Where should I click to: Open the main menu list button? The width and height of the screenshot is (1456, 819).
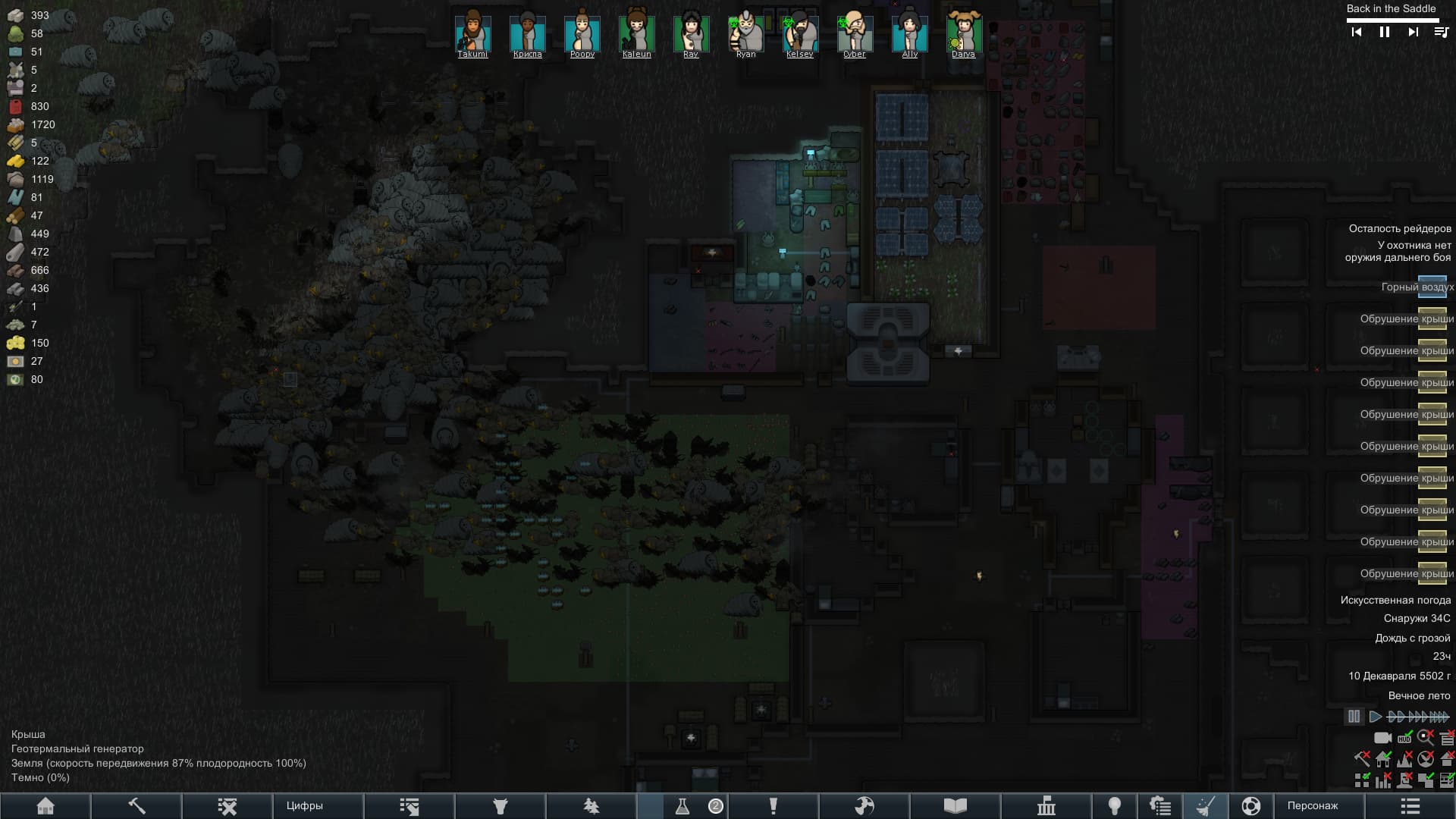click(1410, 805)
